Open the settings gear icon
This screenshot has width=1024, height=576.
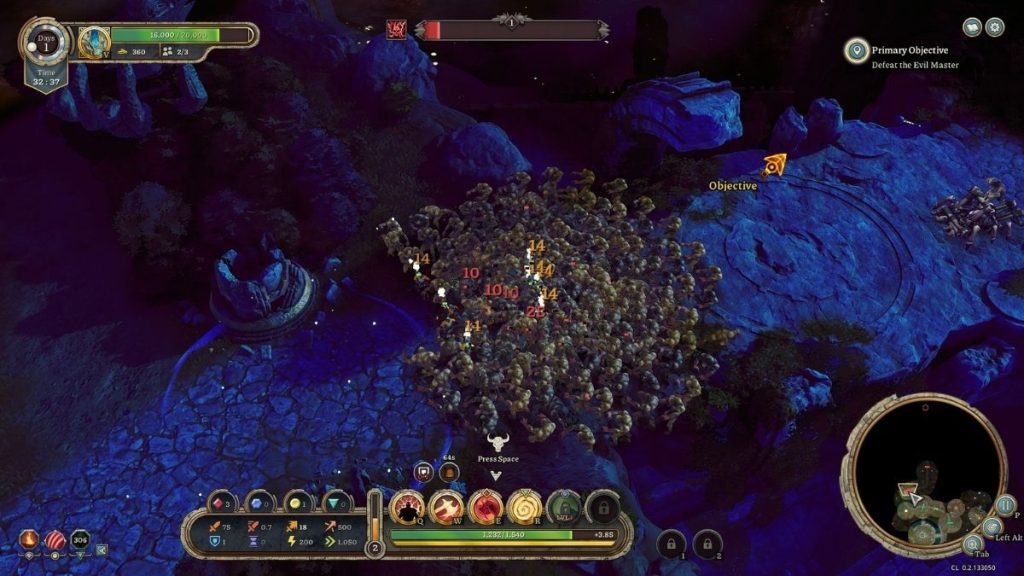click(994, 27)
